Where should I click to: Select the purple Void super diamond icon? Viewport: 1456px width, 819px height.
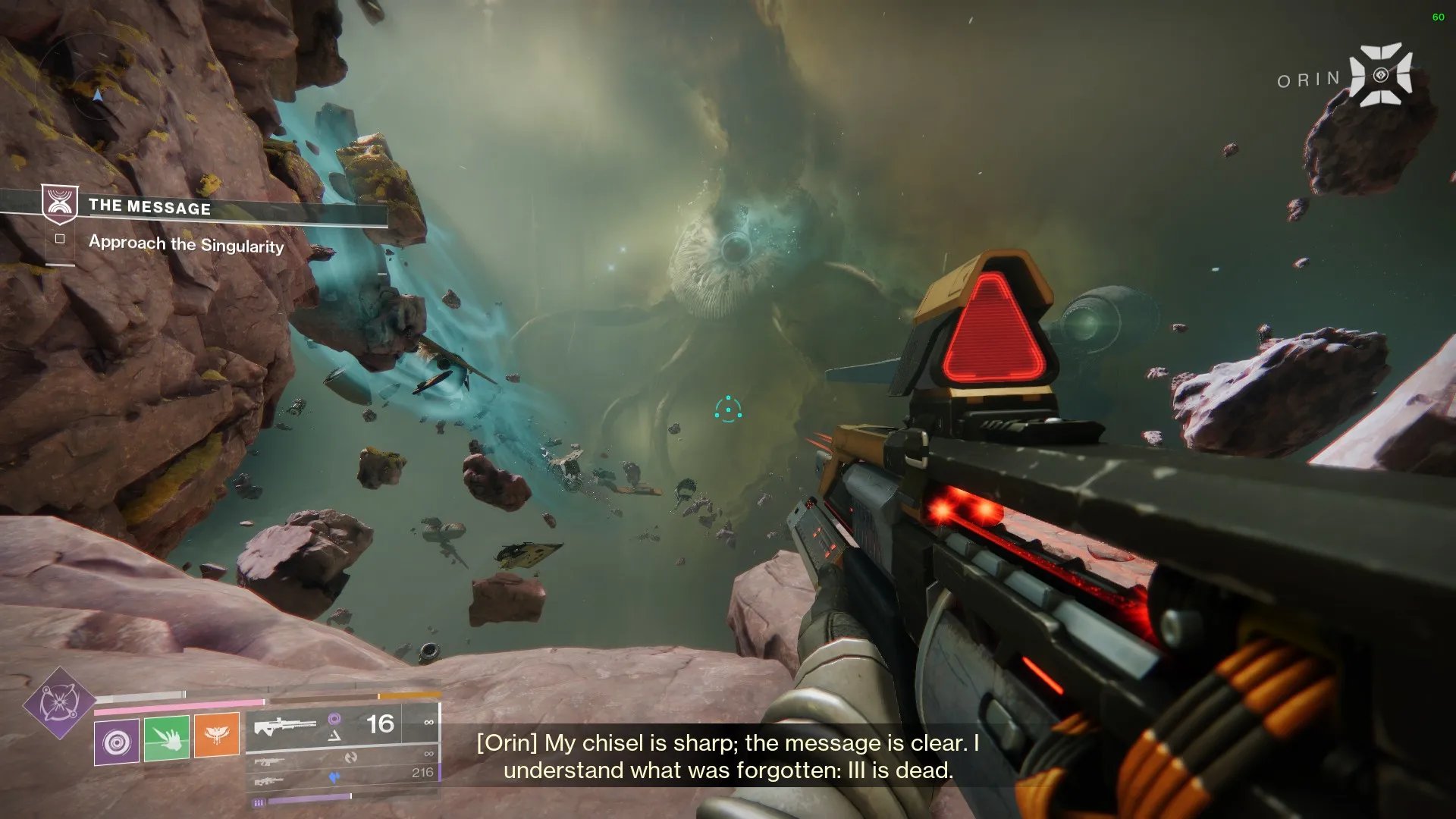[x=59, y=703]
